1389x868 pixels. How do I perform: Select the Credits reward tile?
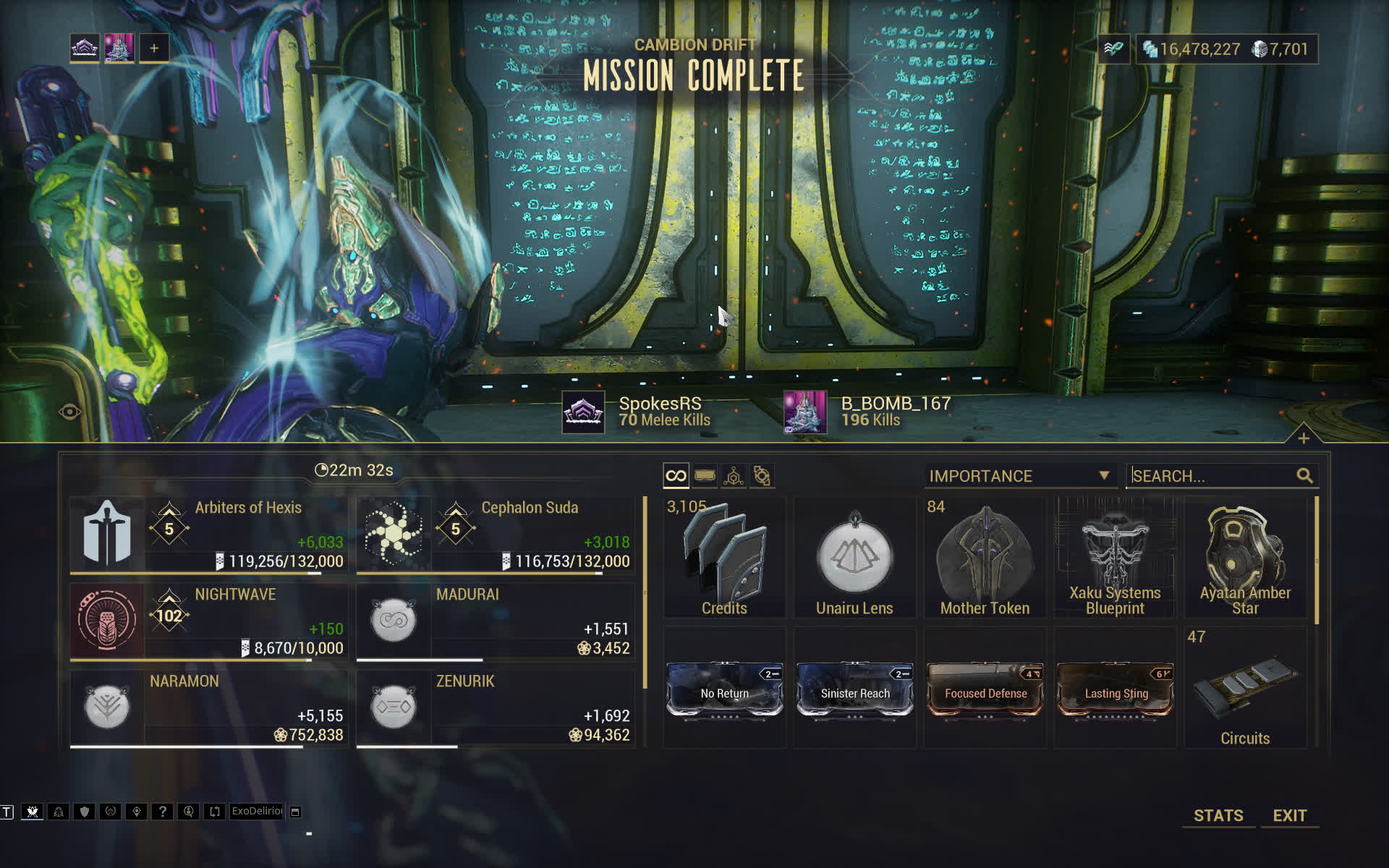[724, 557]
